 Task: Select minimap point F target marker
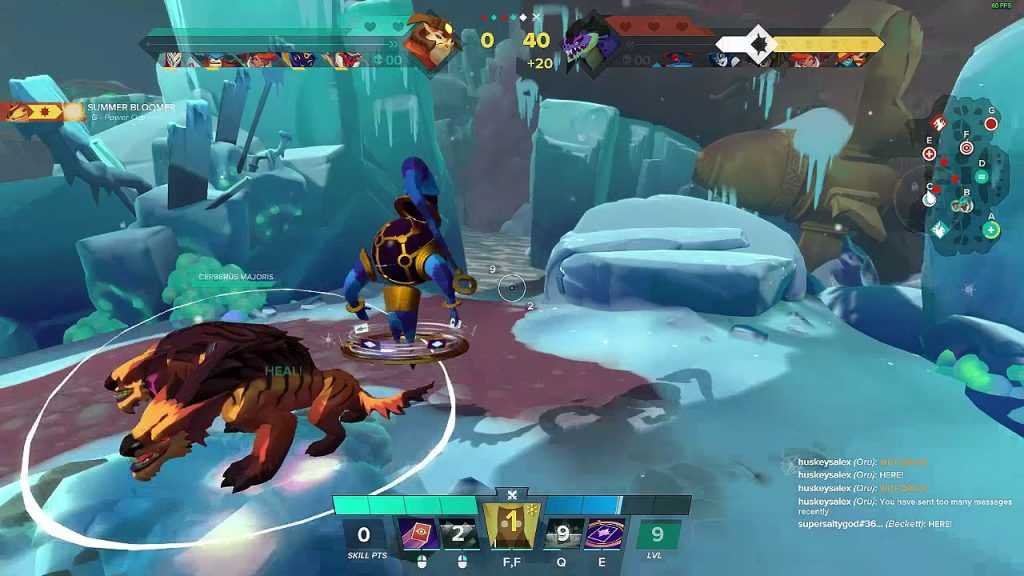pos(966,147)
